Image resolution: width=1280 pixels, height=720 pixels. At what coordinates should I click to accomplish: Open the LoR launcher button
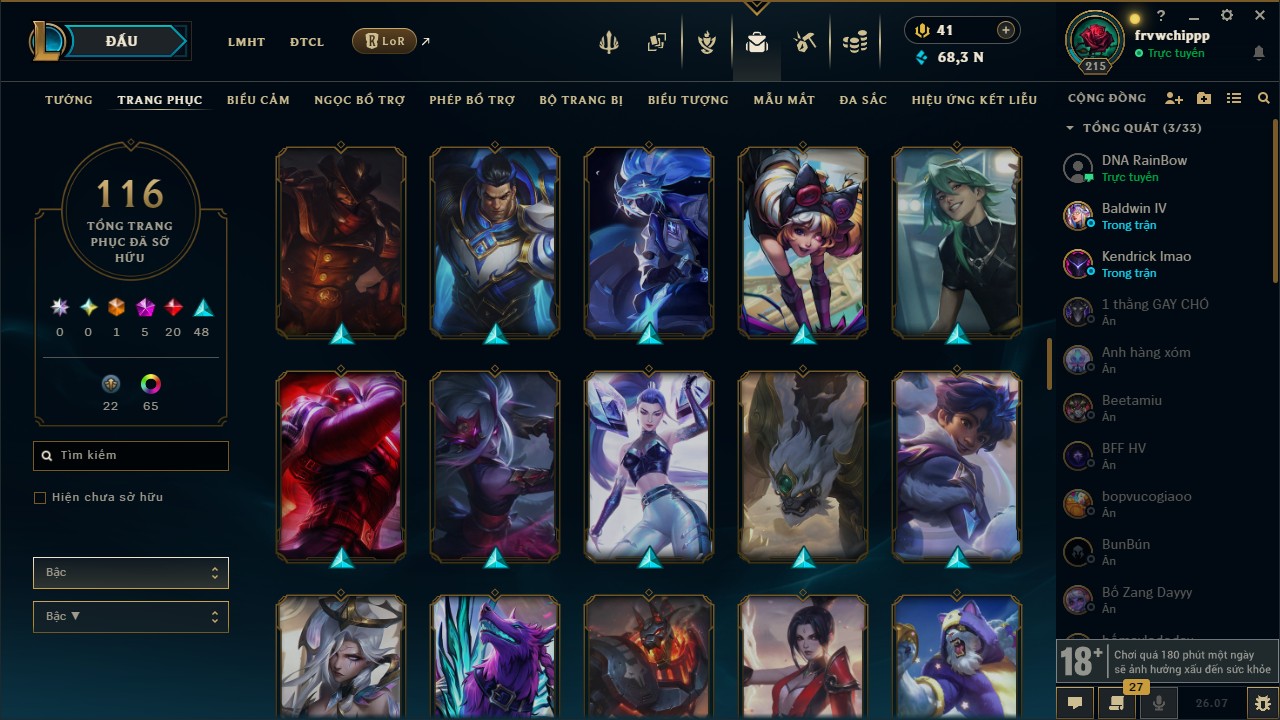(384, 41)
